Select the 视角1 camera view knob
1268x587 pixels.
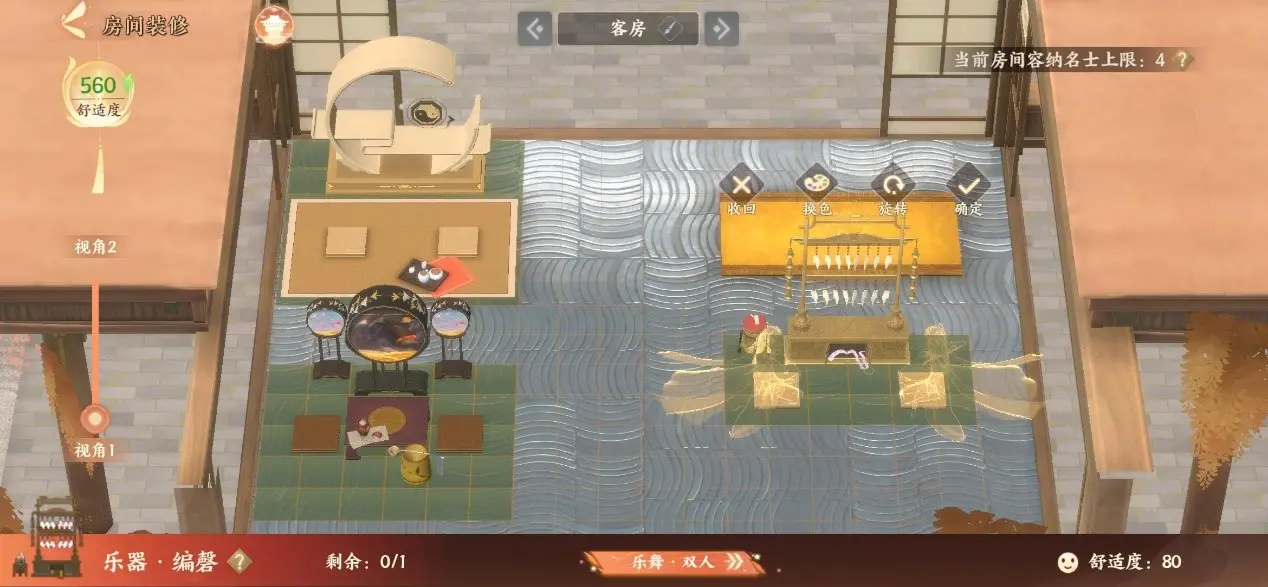(96, 418)
